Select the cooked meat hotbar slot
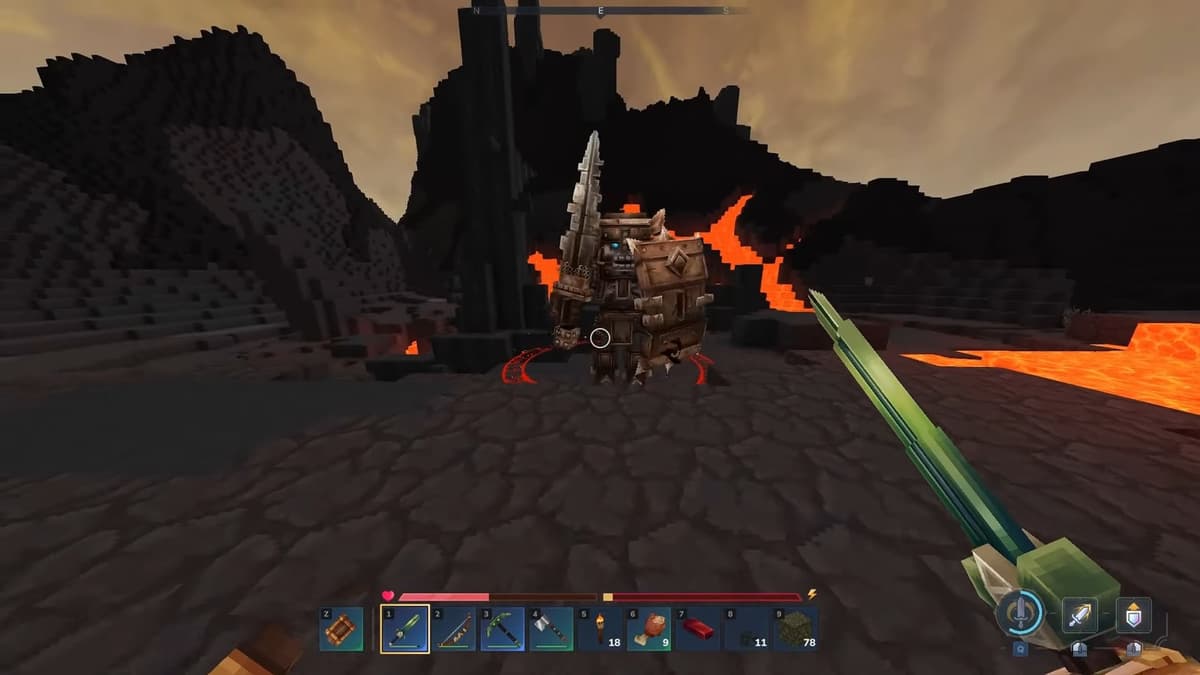Image resolution: width=1200 pixels, height=675 pixels. [x=649, y=630]
